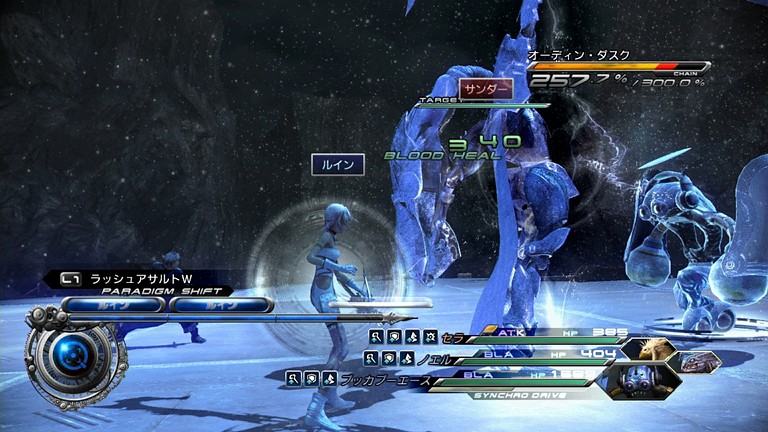The image size is (768, 432).
Task: Target the オーディン・ダスク enemy name plate
Action: [x=566, y=55]
